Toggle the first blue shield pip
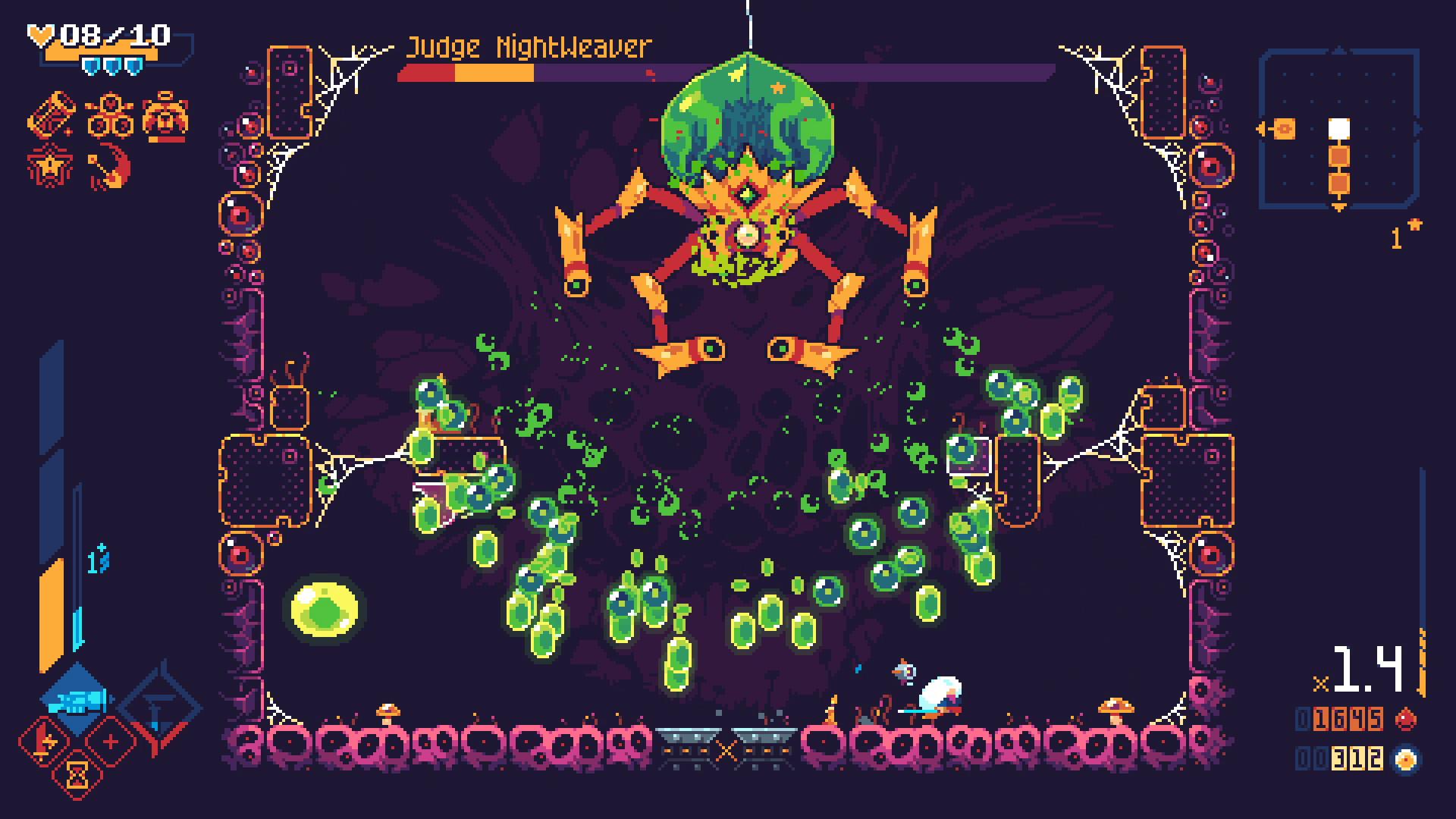 click(91, 67)
